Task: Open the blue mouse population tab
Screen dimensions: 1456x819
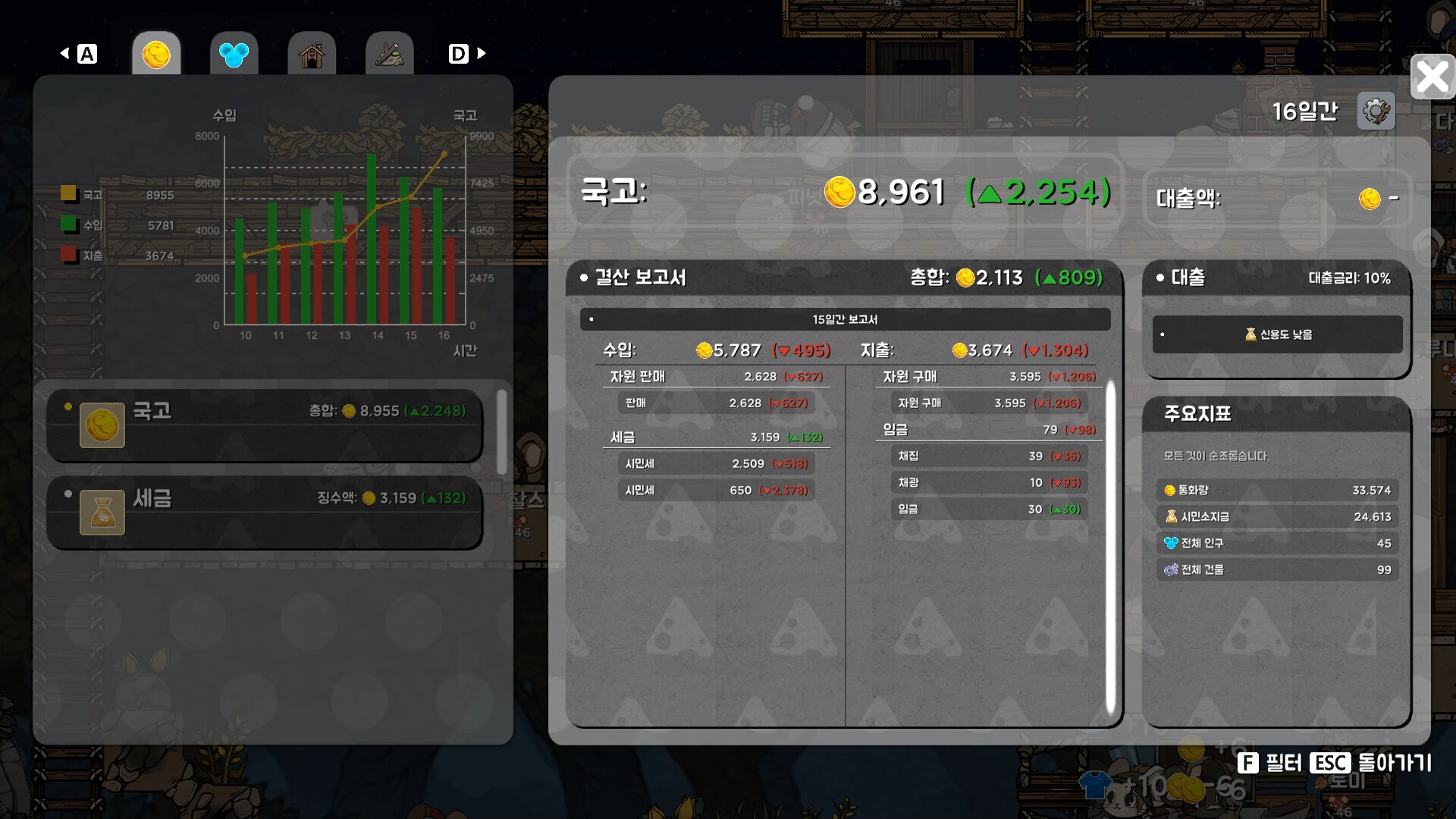Action: pyautogui.click(x=234, y=54)
